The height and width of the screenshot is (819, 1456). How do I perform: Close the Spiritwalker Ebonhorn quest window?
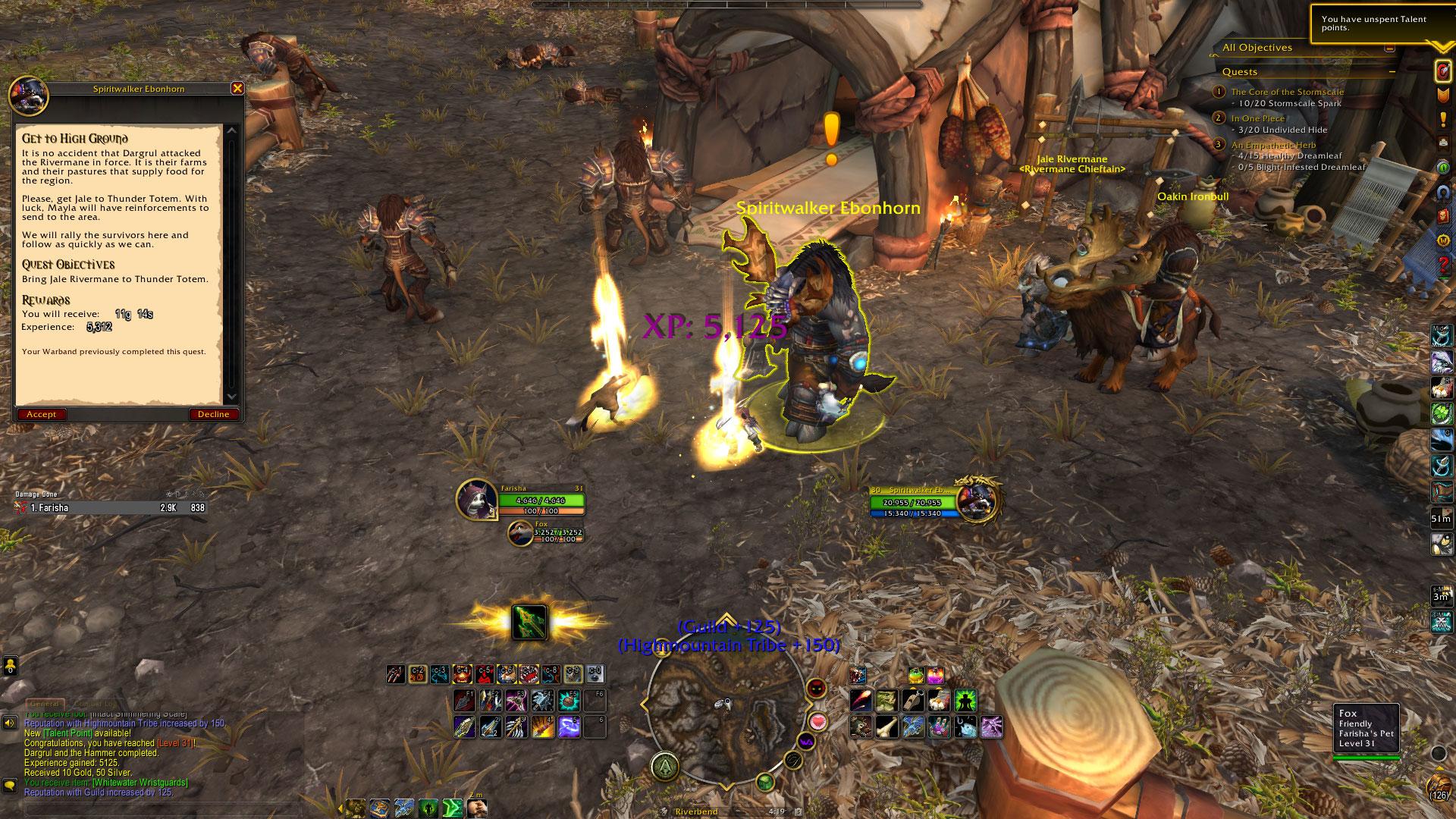tap(237, 89)
